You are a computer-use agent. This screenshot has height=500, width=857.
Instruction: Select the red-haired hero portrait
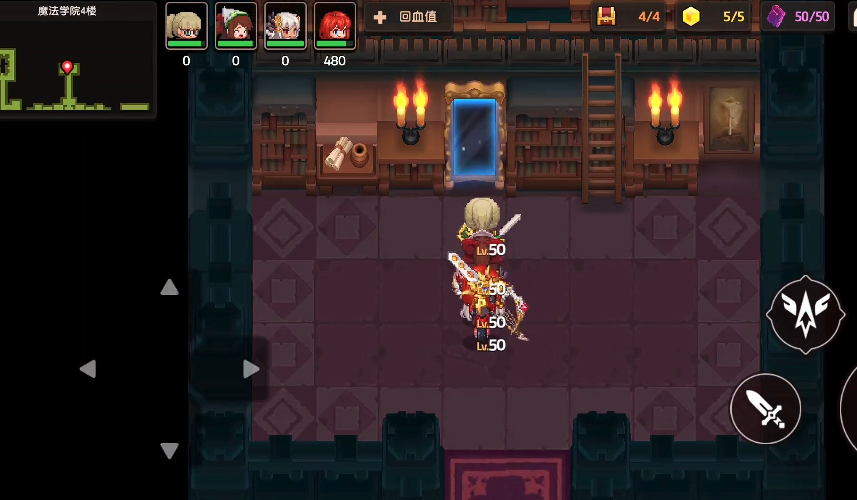point(335,26)
